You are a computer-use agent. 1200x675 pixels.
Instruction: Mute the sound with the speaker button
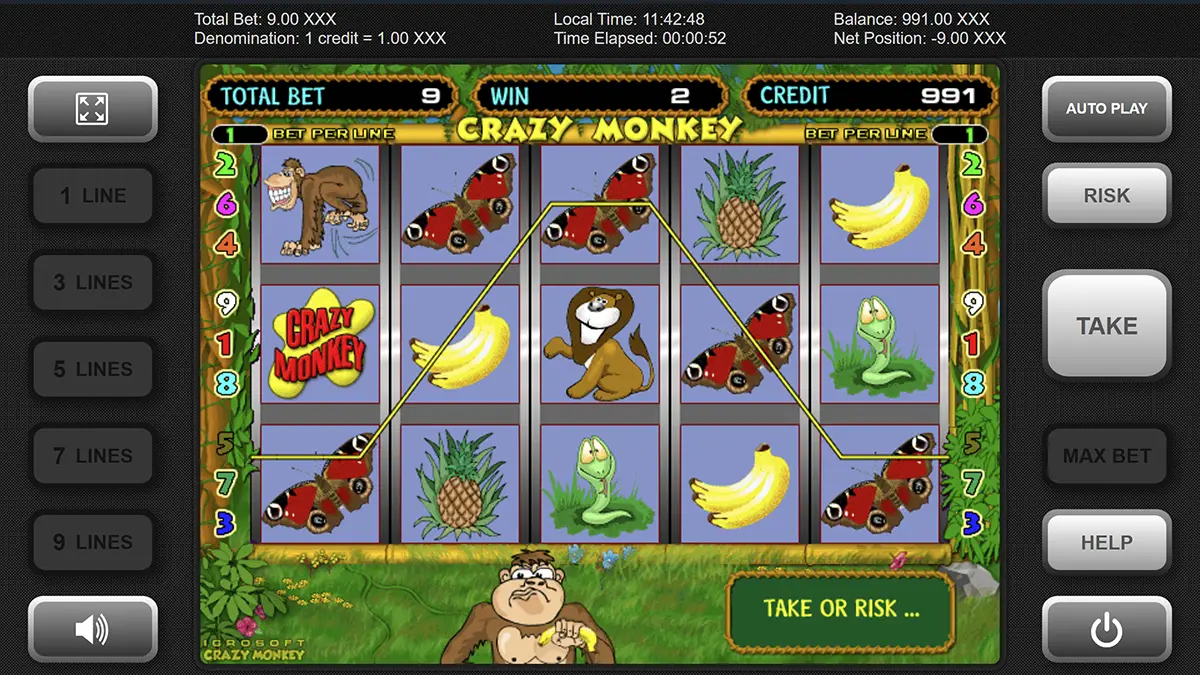[92, 629]
